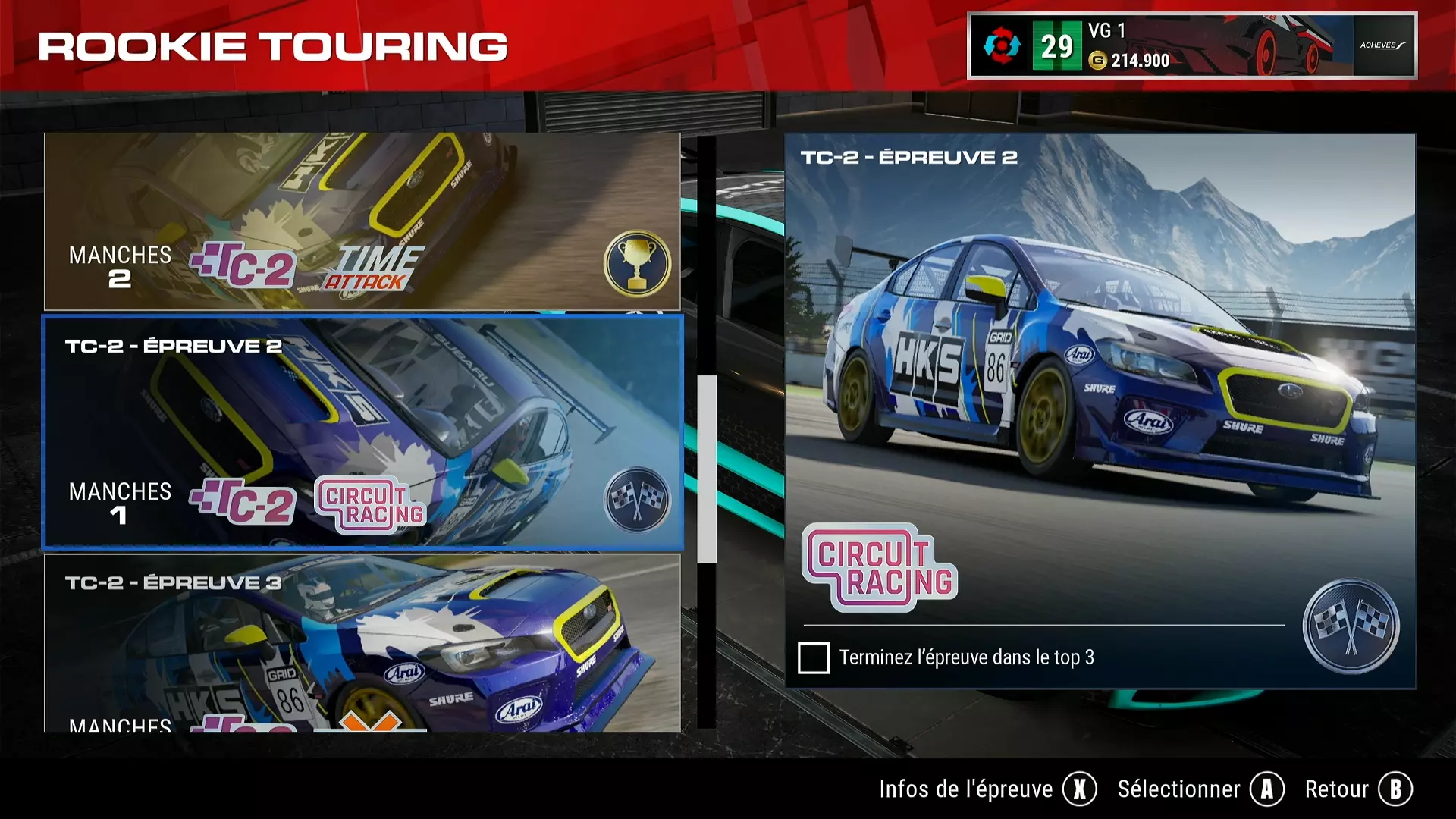Go back with the Retour label
Image resolution: width=1456 pixels, height=819 pixels.
pyautogui.click(x=1336, y=789)
